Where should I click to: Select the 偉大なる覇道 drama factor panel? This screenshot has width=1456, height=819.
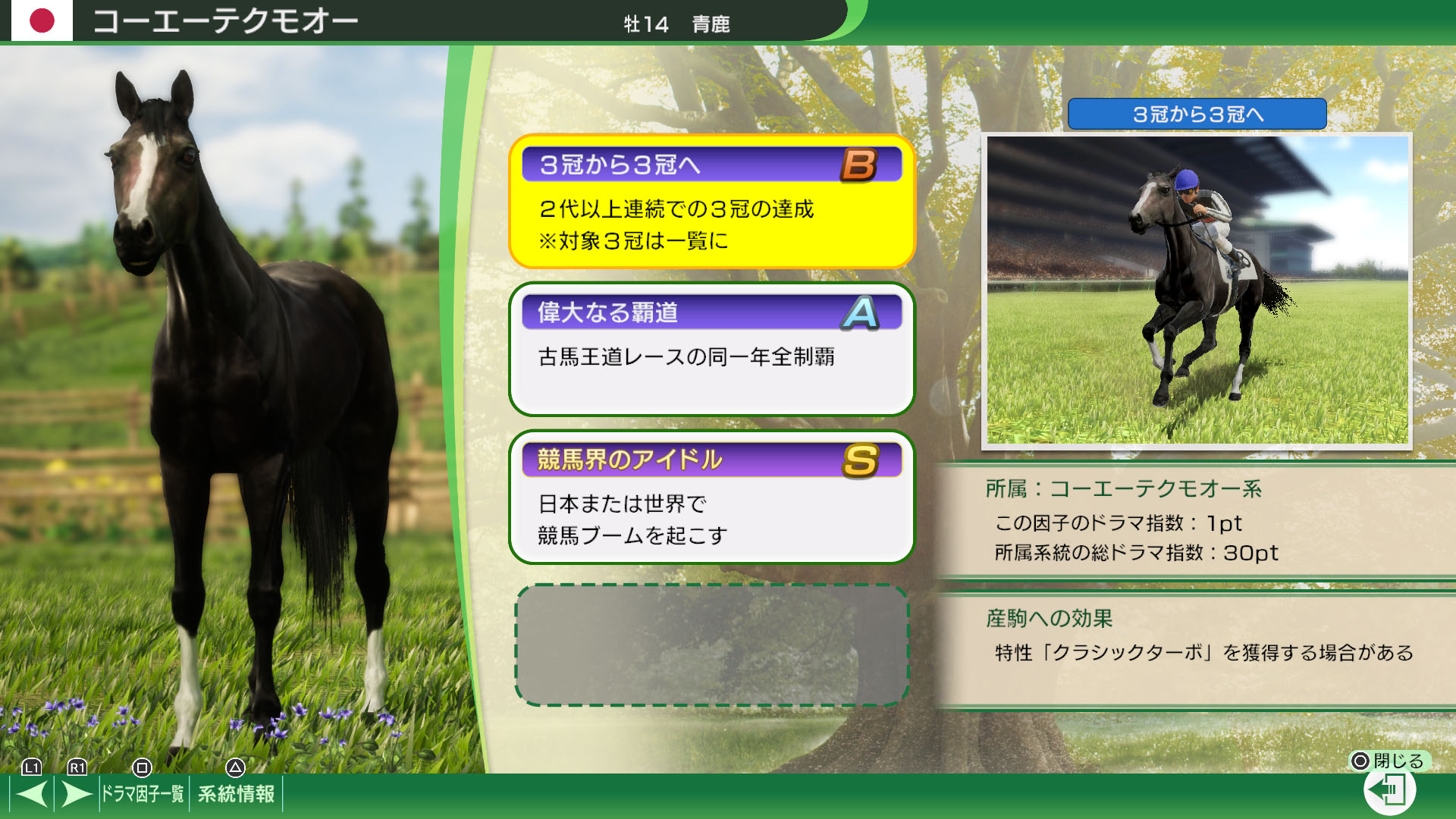click(711, 350)
